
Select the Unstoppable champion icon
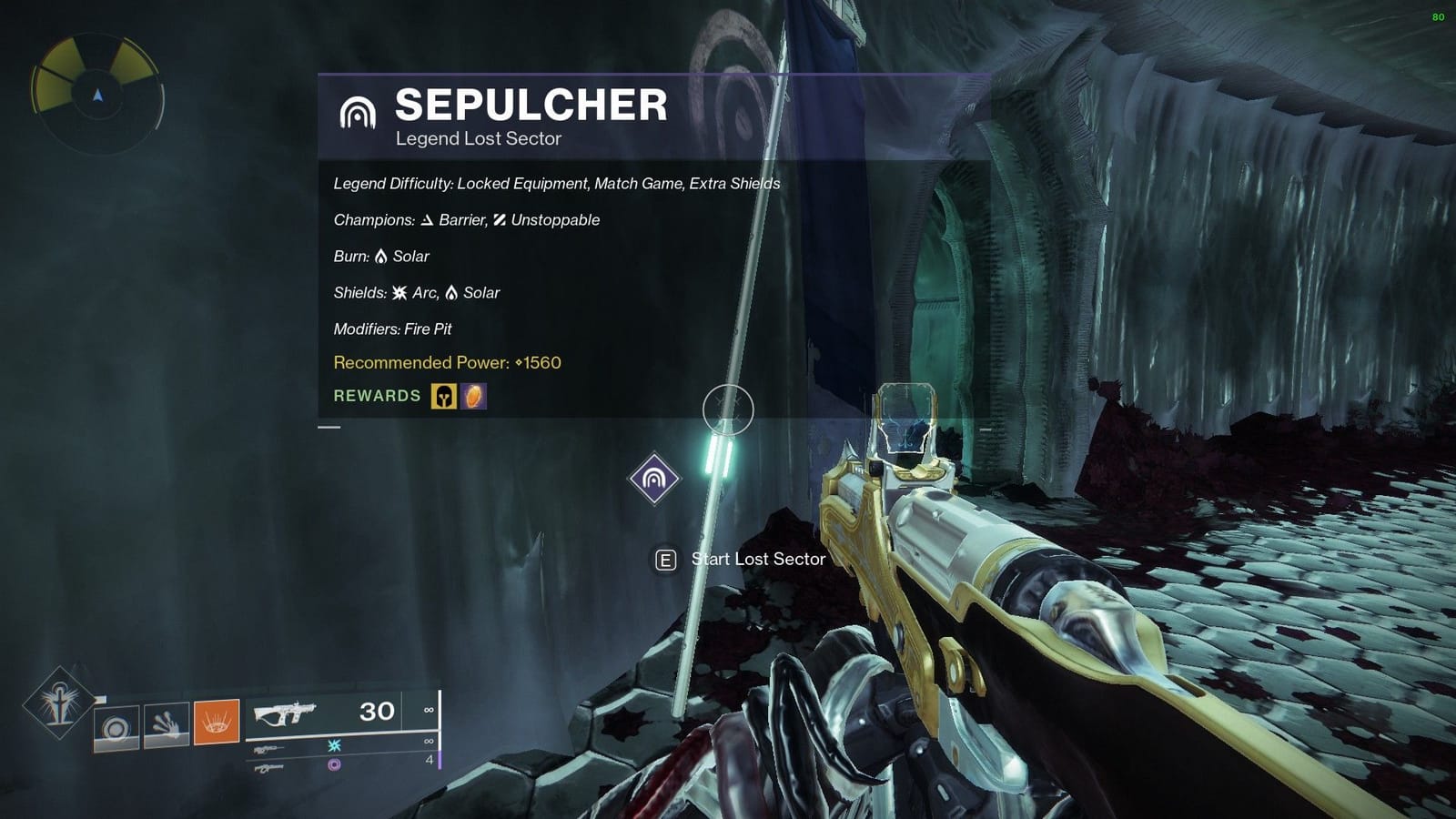[499, 219]
